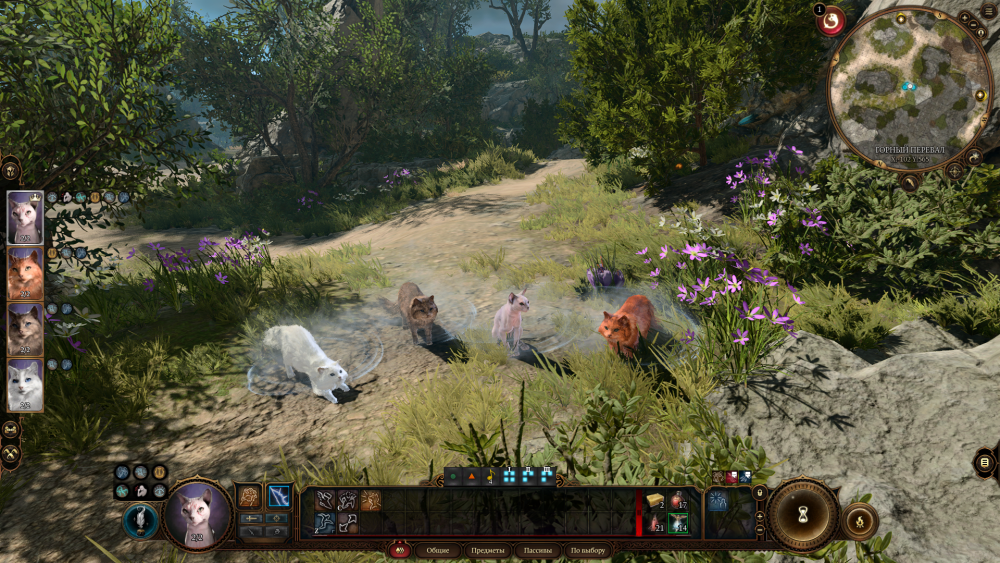1000x563 pixels.
Task: Choose the orange cat party portrait
Action: [25, 274]
